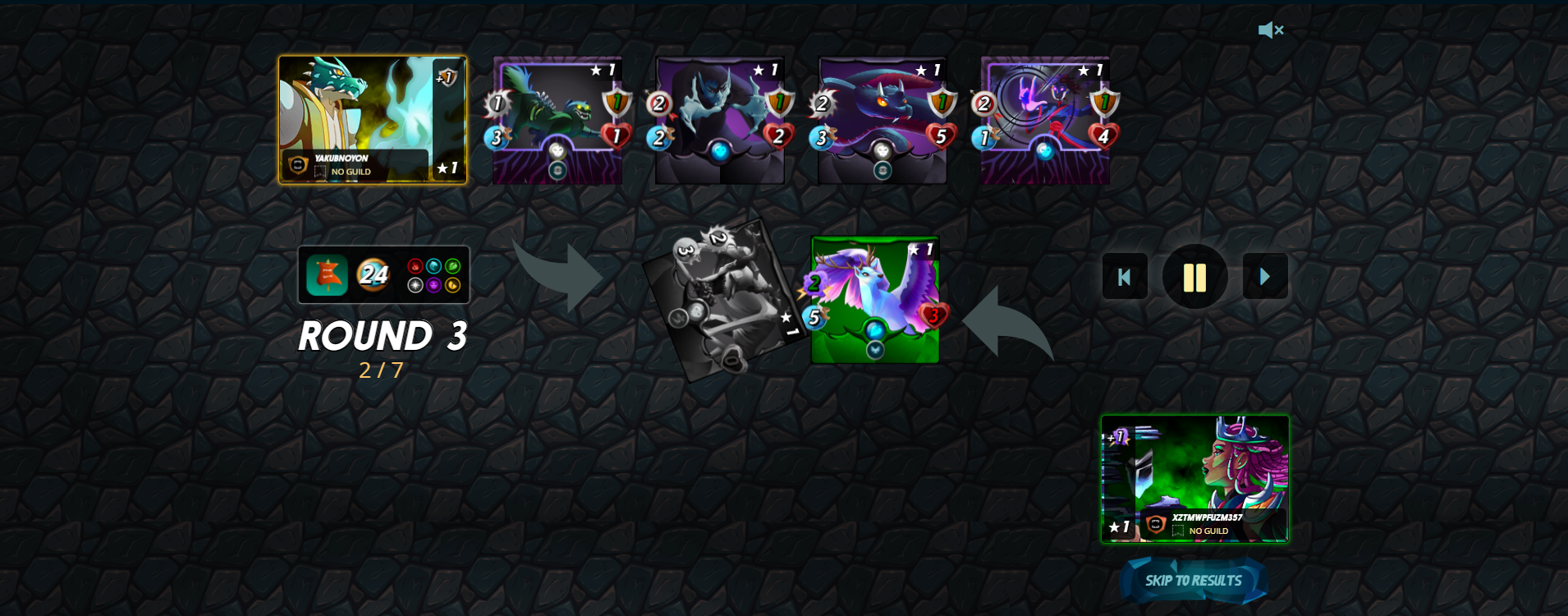Viewport: 1568px width, 616px height.
Task: Open YAKUBNOYON's NO GUILD label
Action: pyautogui.click(x=351, y=171)
